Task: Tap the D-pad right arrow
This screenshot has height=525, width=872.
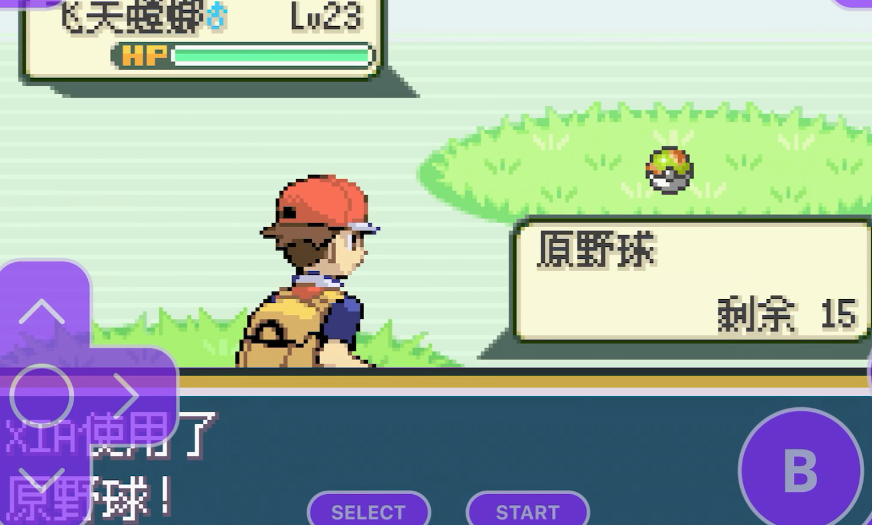Action: click(127, 395)
